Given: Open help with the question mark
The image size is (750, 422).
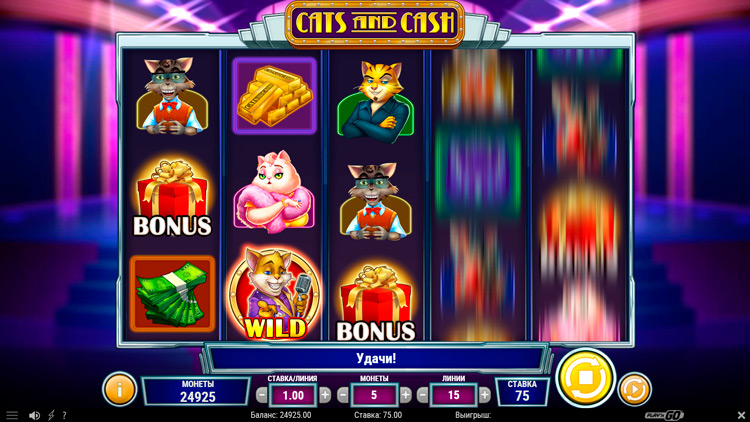Looking at the screenshot, I should pos(66,415).
